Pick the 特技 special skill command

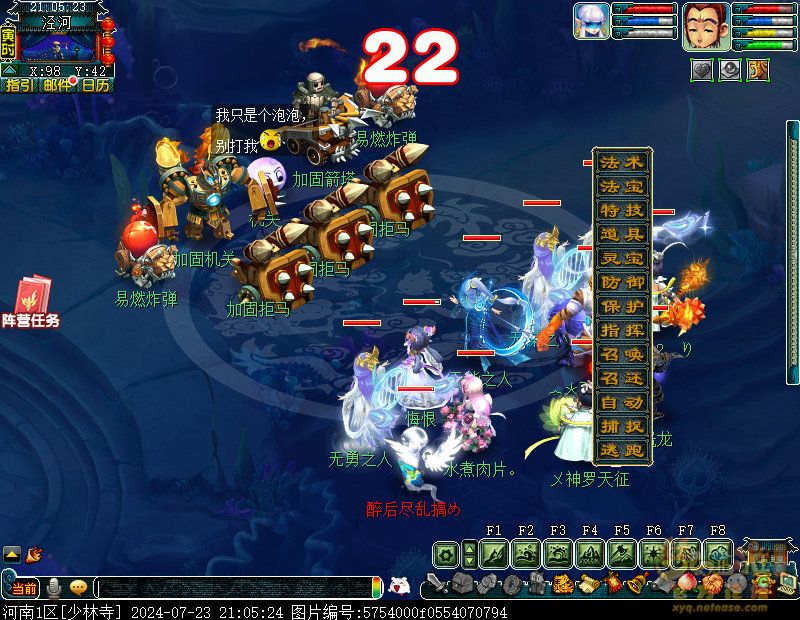pos(623,210)
